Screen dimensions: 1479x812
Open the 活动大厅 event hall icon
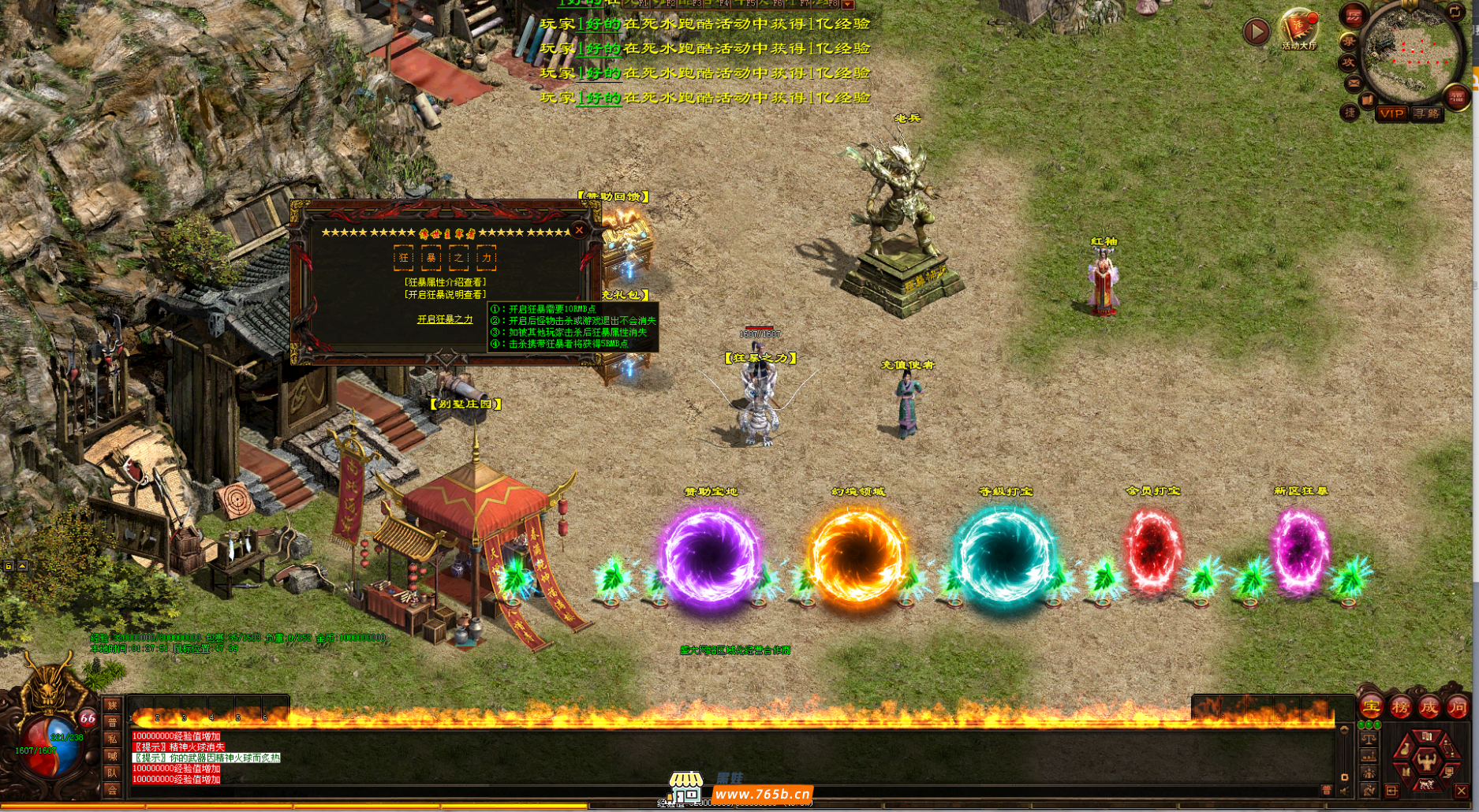(1298, 28)
